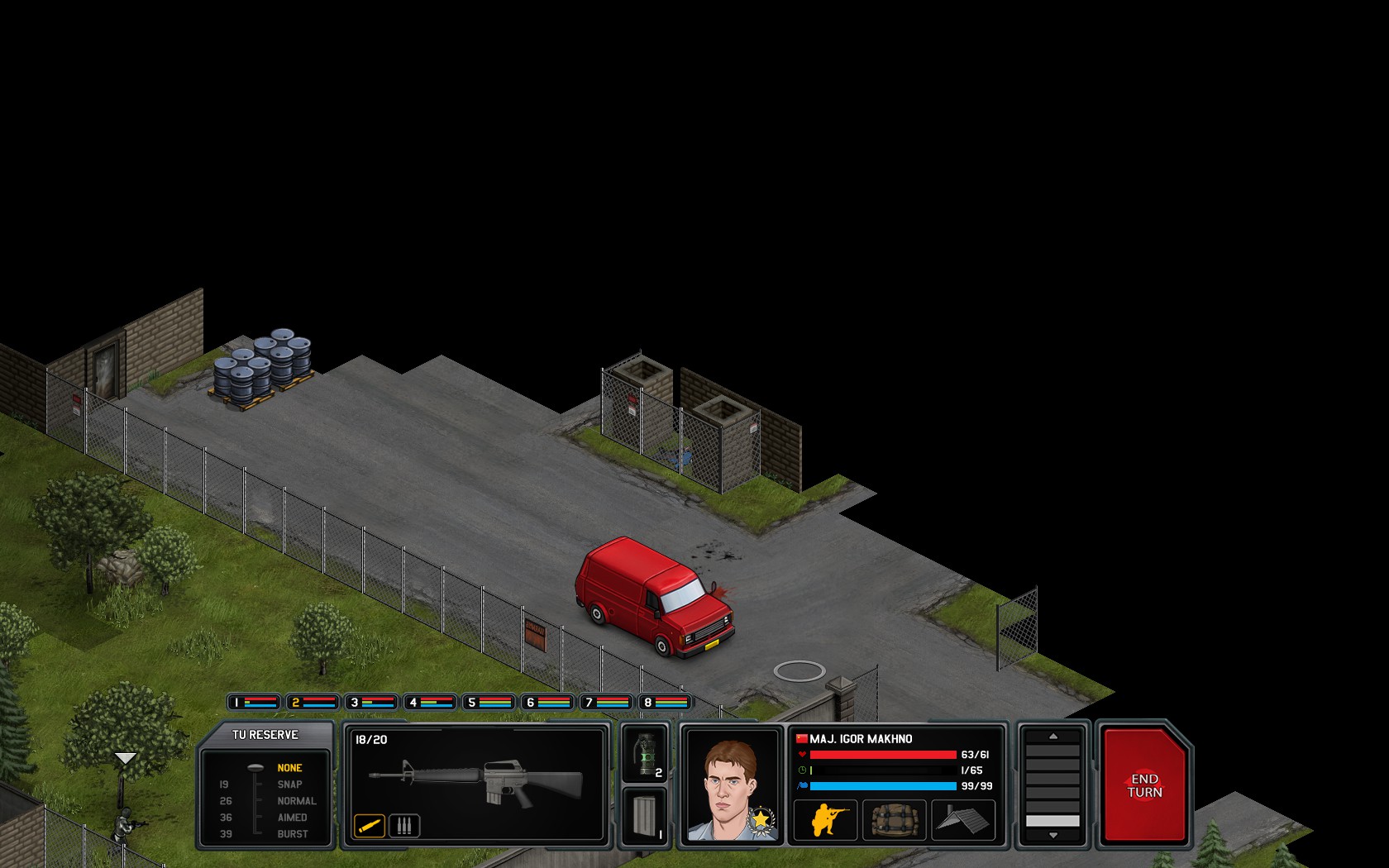Click the crouching soldier stance icon
The height and width of the screenshot is (868, 1389).
coord(824,818)
